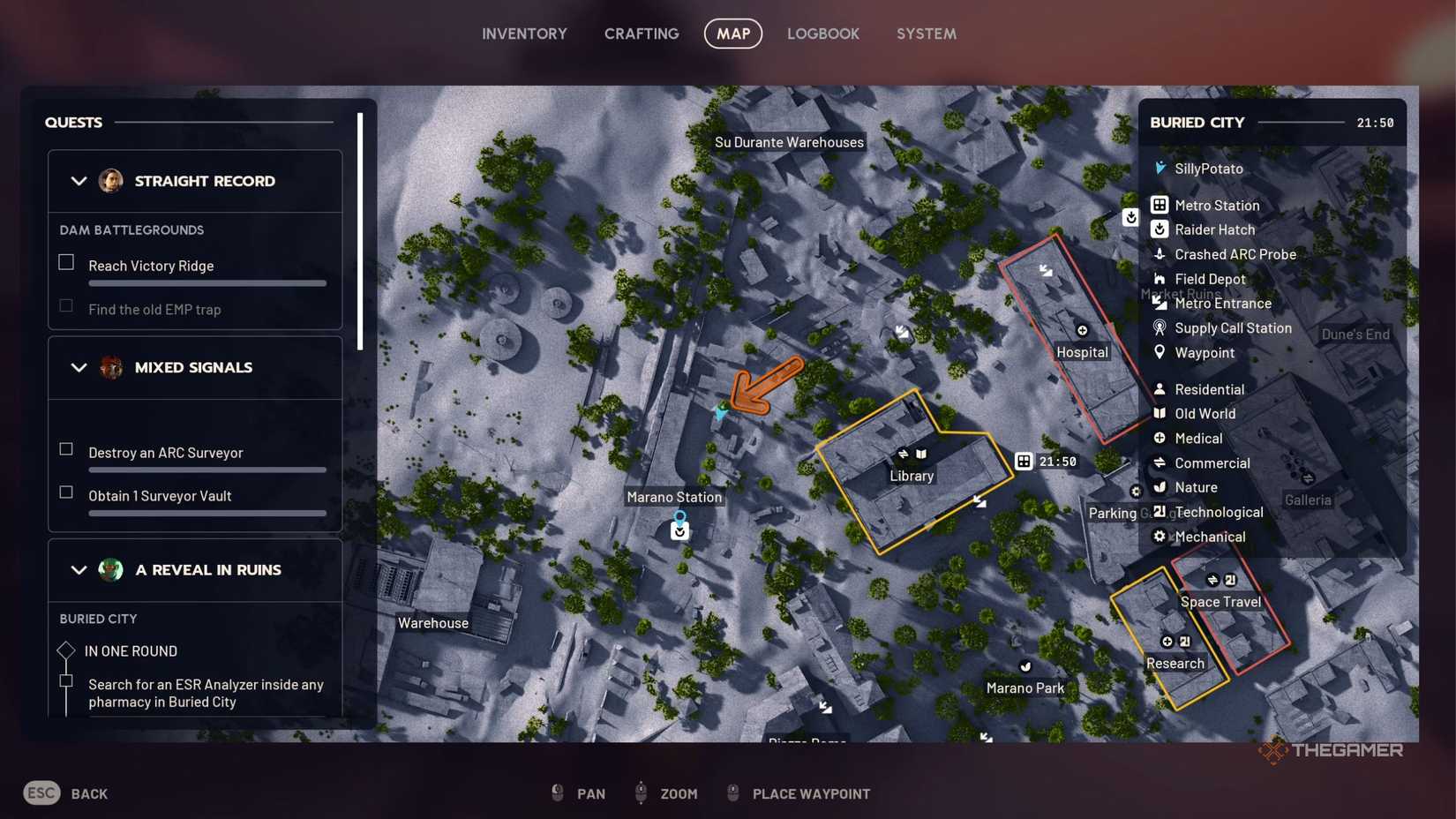Viewport: 1456px width, 819px height.
Task: Check the Obtain 1 Surveyor Vault objective
Action: 65,492
